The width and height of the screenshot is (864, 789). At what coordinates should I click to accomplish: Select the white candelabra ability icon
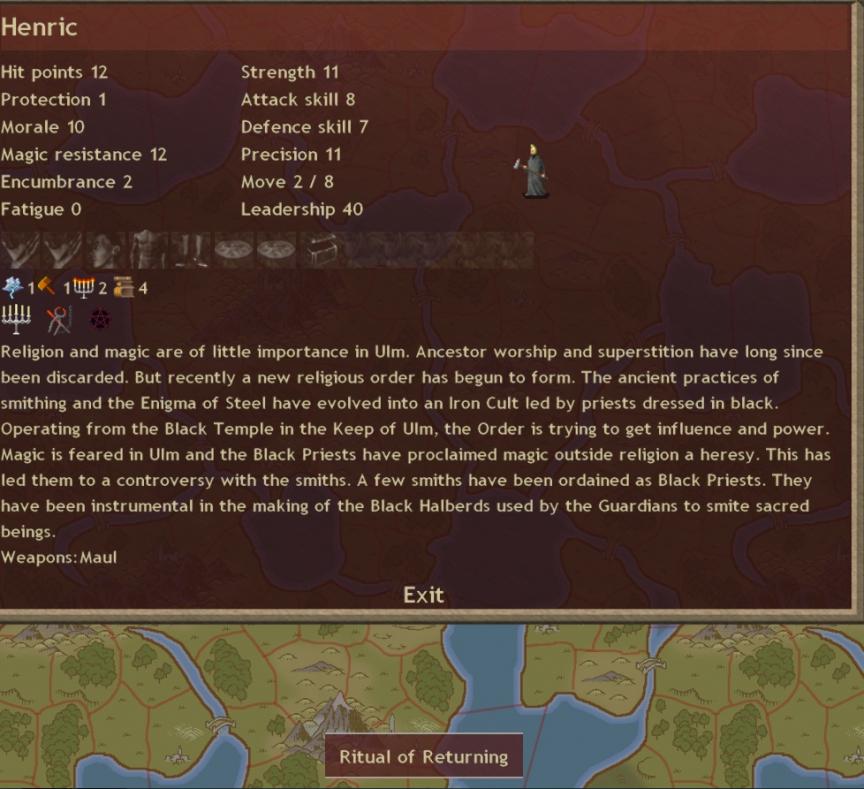click(x=16, y=319)
